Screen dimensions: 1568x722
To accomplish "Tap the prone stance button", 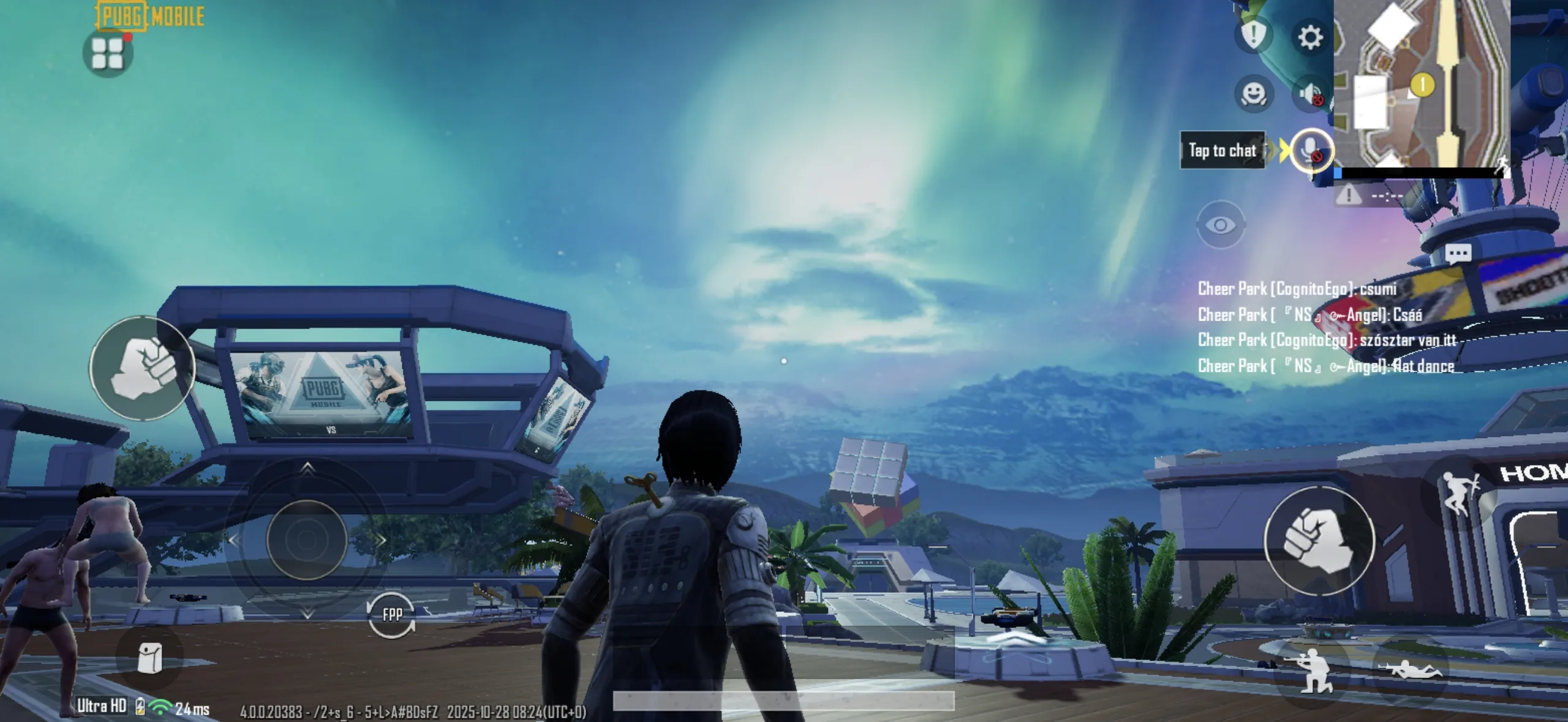I will 1409,670.
